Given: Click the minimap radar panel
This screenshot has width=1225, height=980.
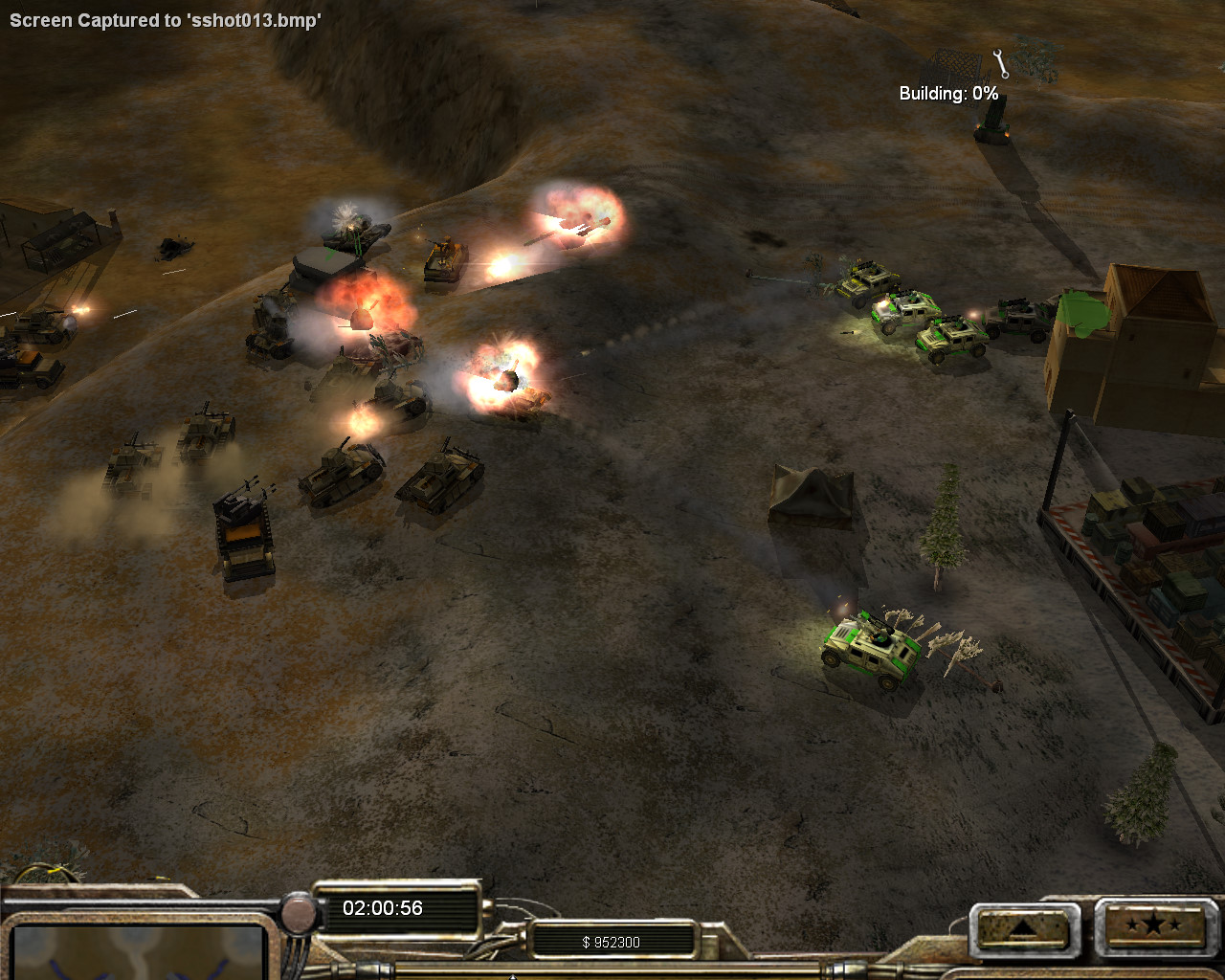Looking at the screenshot, I should click(x=139, y=951).
